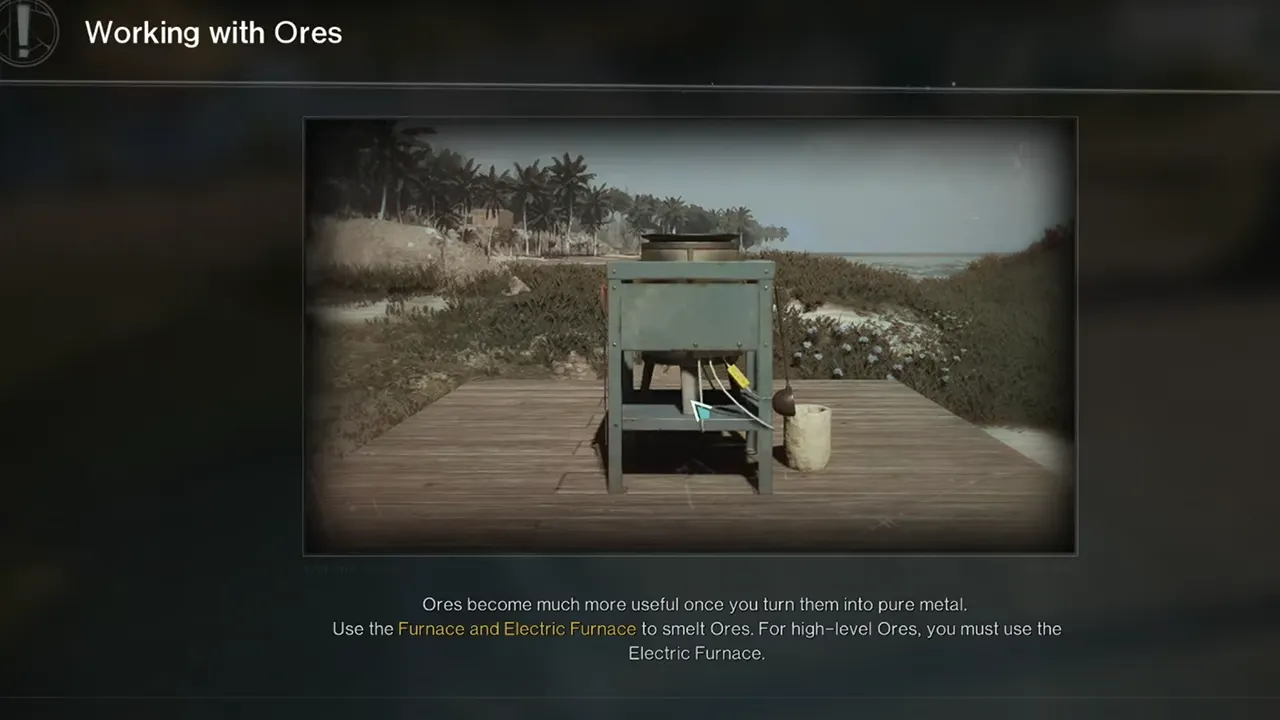Expand the Working with Ores description text
The height and width of the screenshot is (720, 1280).
click(696, 628)
